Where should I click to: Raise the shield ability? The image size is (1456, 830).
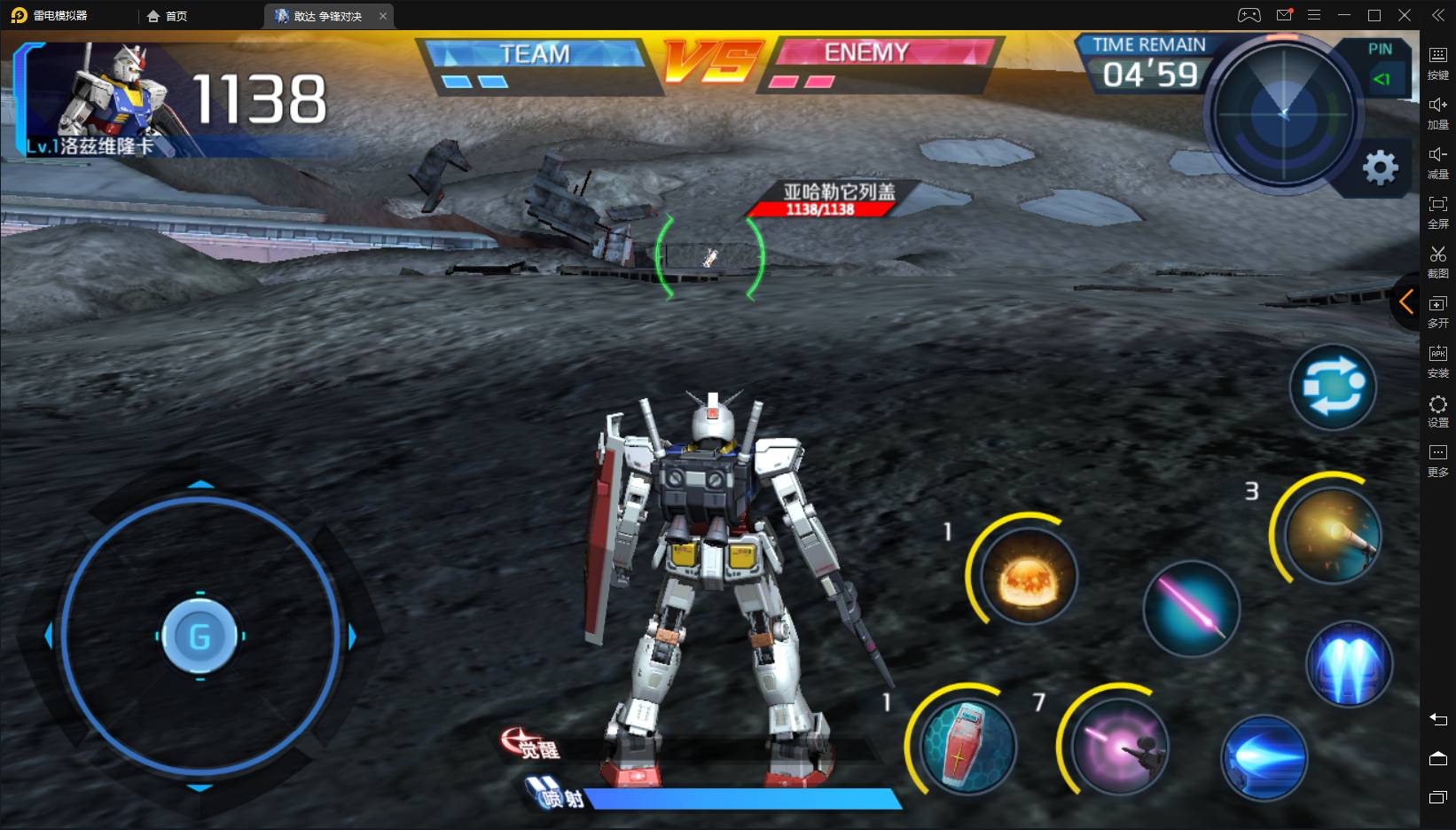click(967, 746)
